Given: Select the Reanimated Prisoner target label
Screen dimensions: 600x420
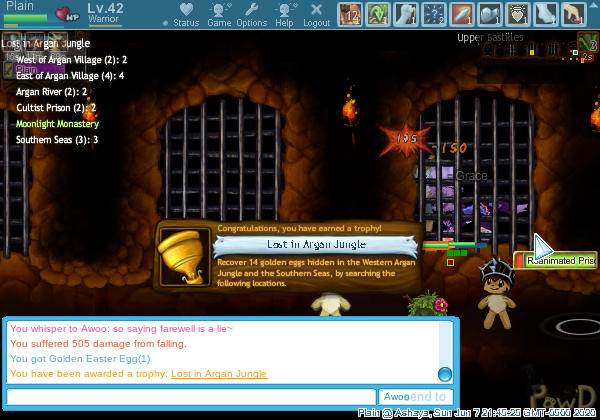Looking at the screenshot, I should (x=558, y=260).
